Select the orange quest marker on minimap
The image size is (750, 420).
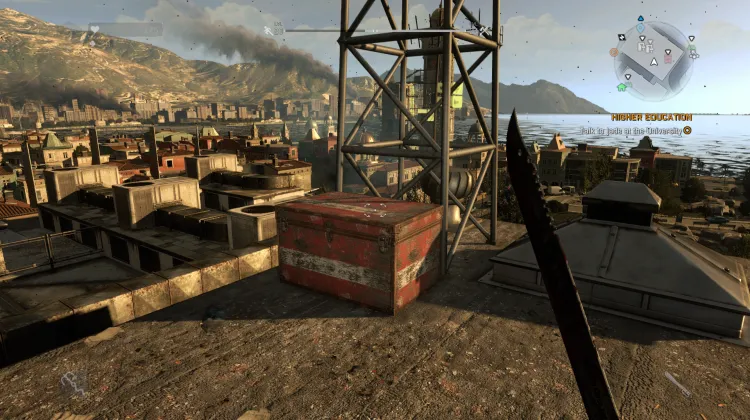tap(614, 52)
